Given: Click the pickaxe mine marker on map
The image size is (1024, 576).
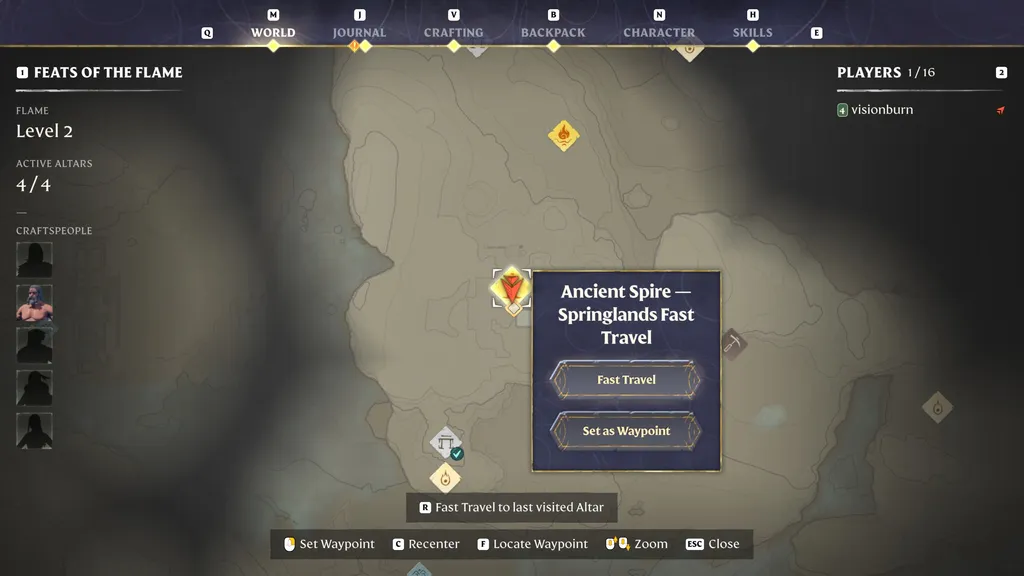Looking at the screenshot, I should [732, 344].
